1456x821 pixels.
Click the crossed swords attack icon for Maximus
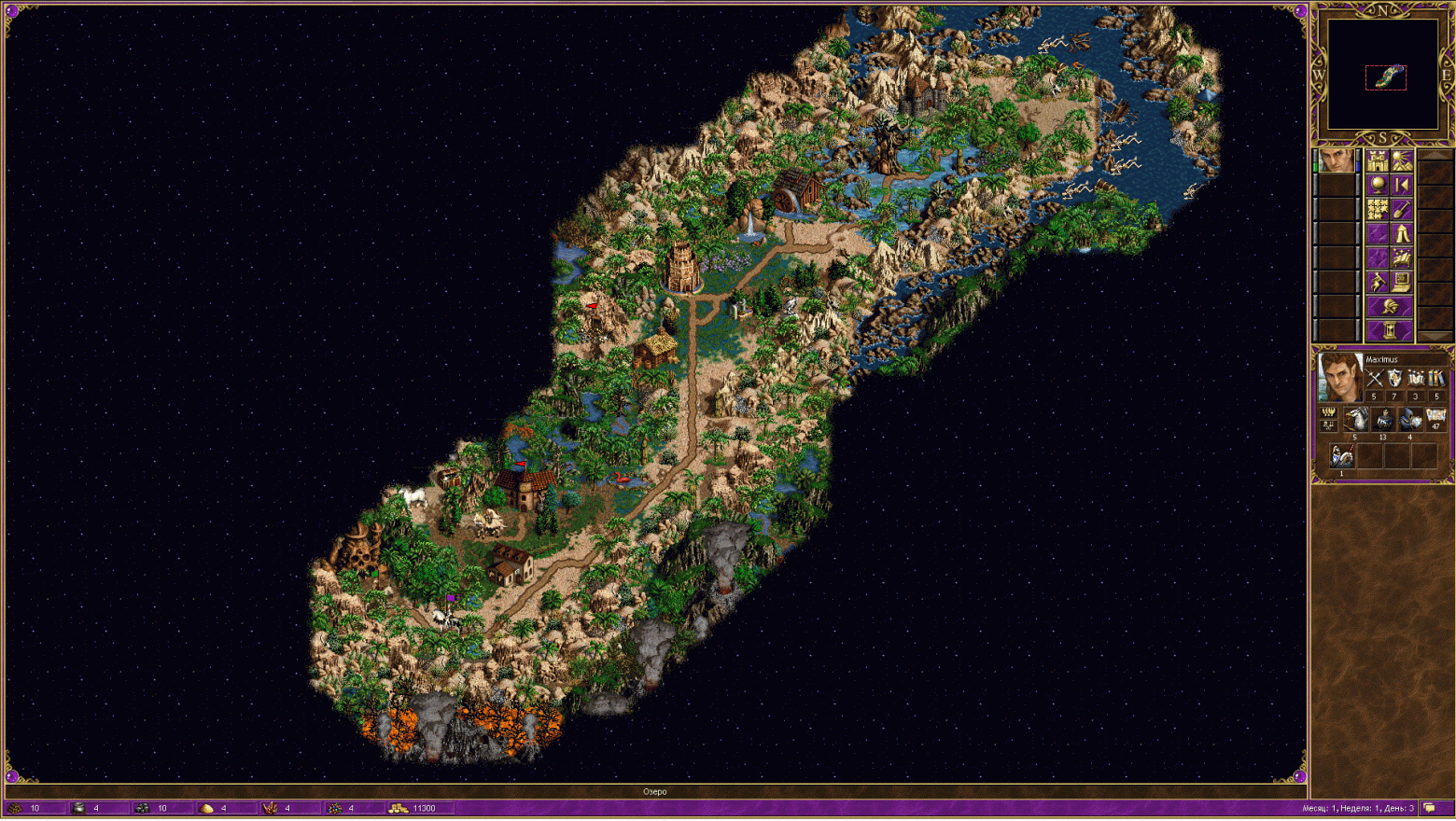tap(1377, 378)
